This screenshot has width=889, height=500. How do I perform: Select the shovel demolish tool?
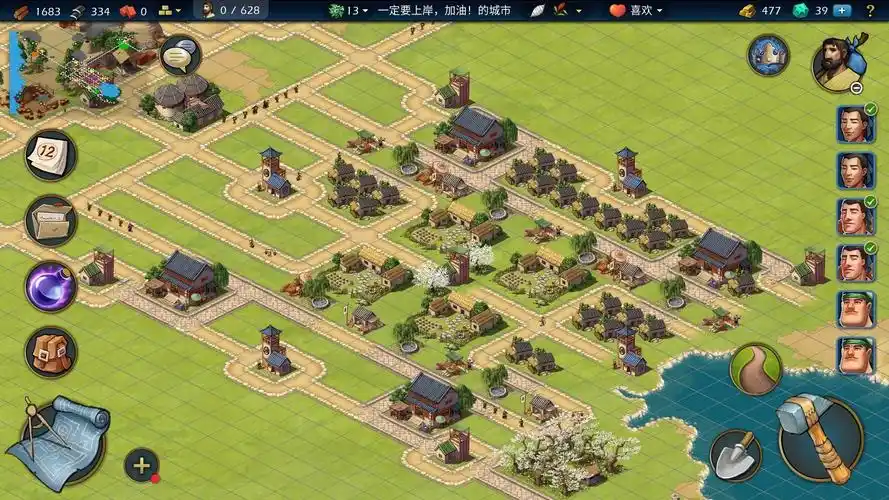(735, 455)
